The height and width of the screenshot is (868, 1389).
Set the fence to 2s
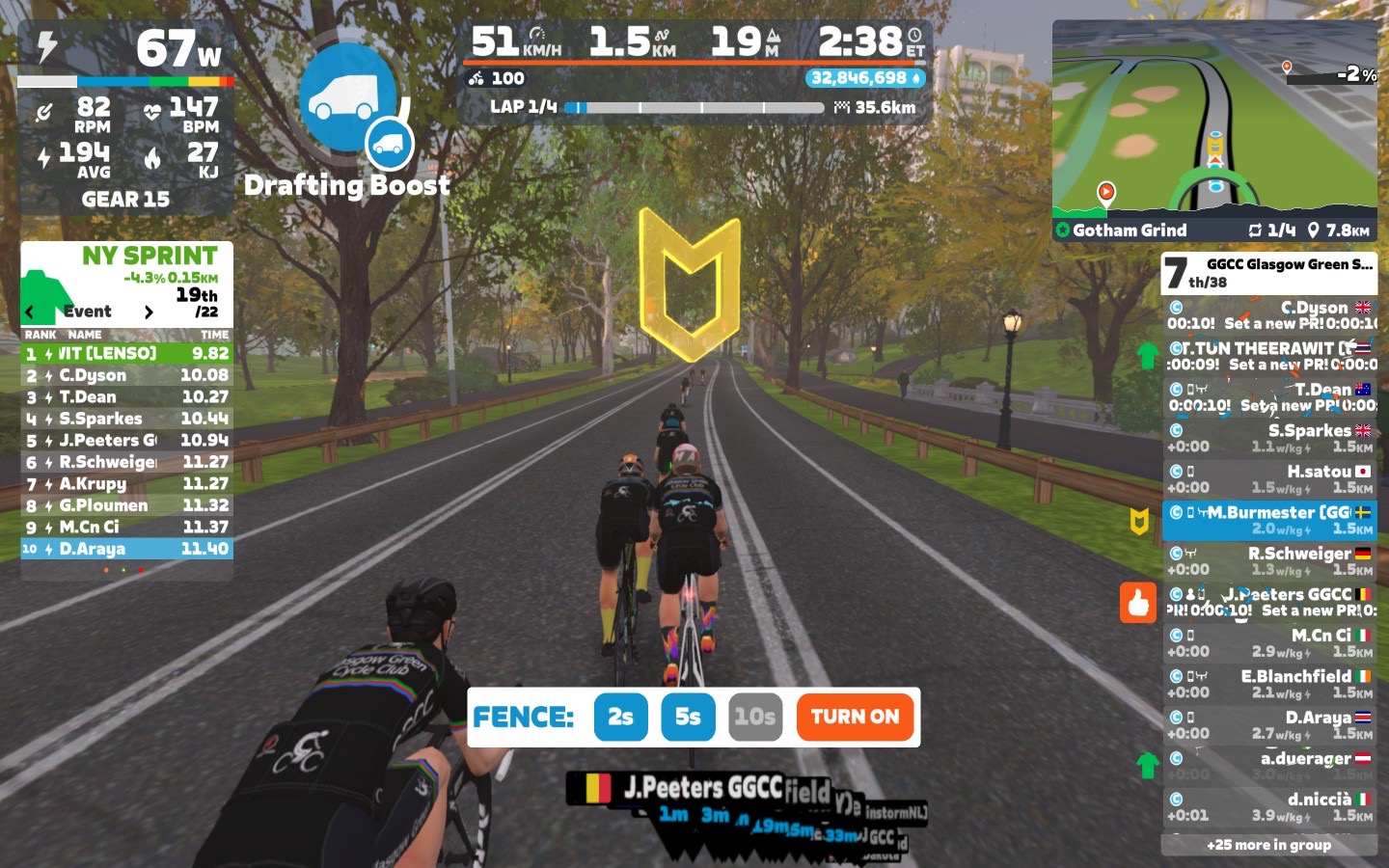pos(620,717)
